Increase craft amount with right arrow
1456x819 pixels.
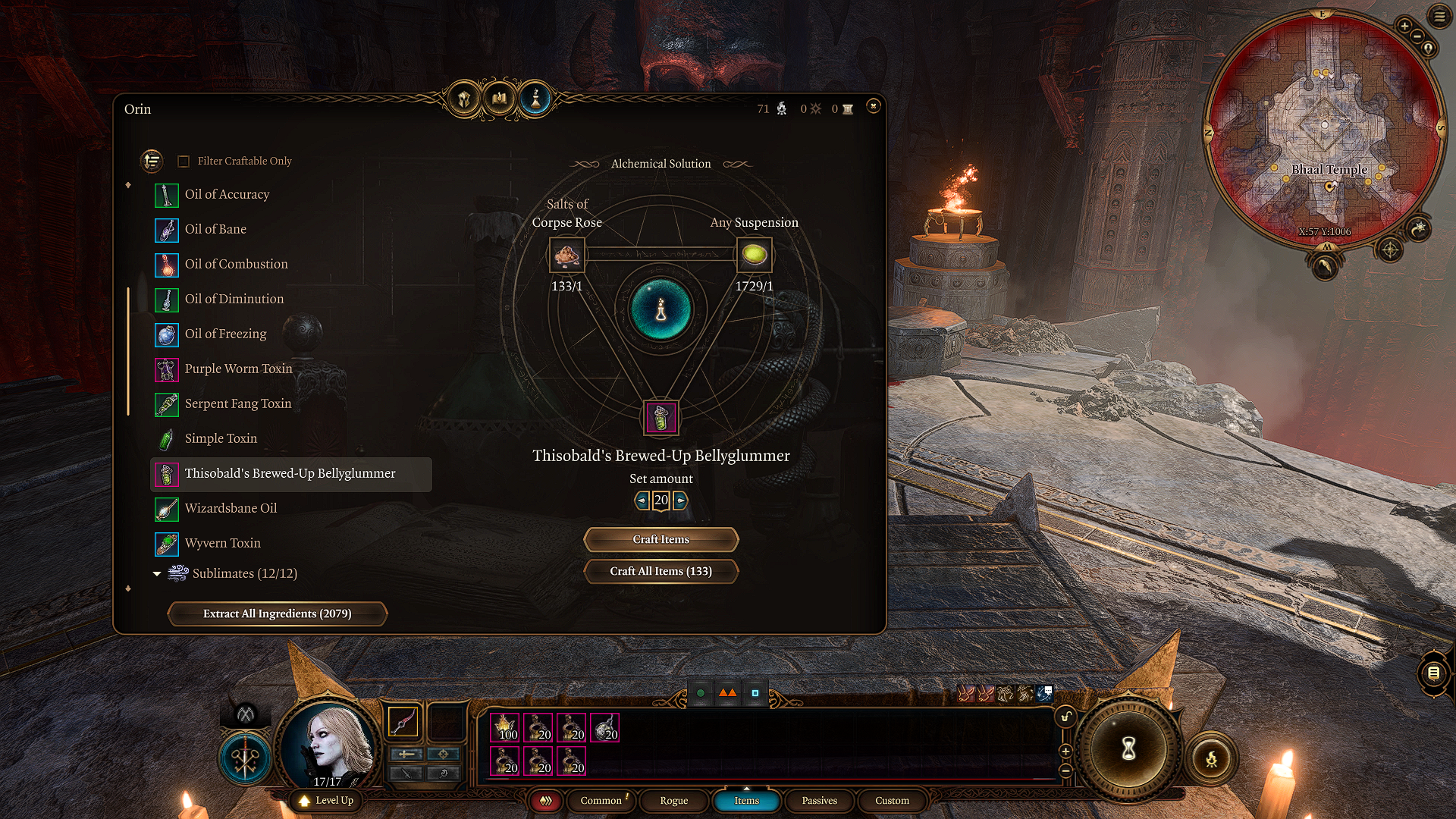point(680,500)
